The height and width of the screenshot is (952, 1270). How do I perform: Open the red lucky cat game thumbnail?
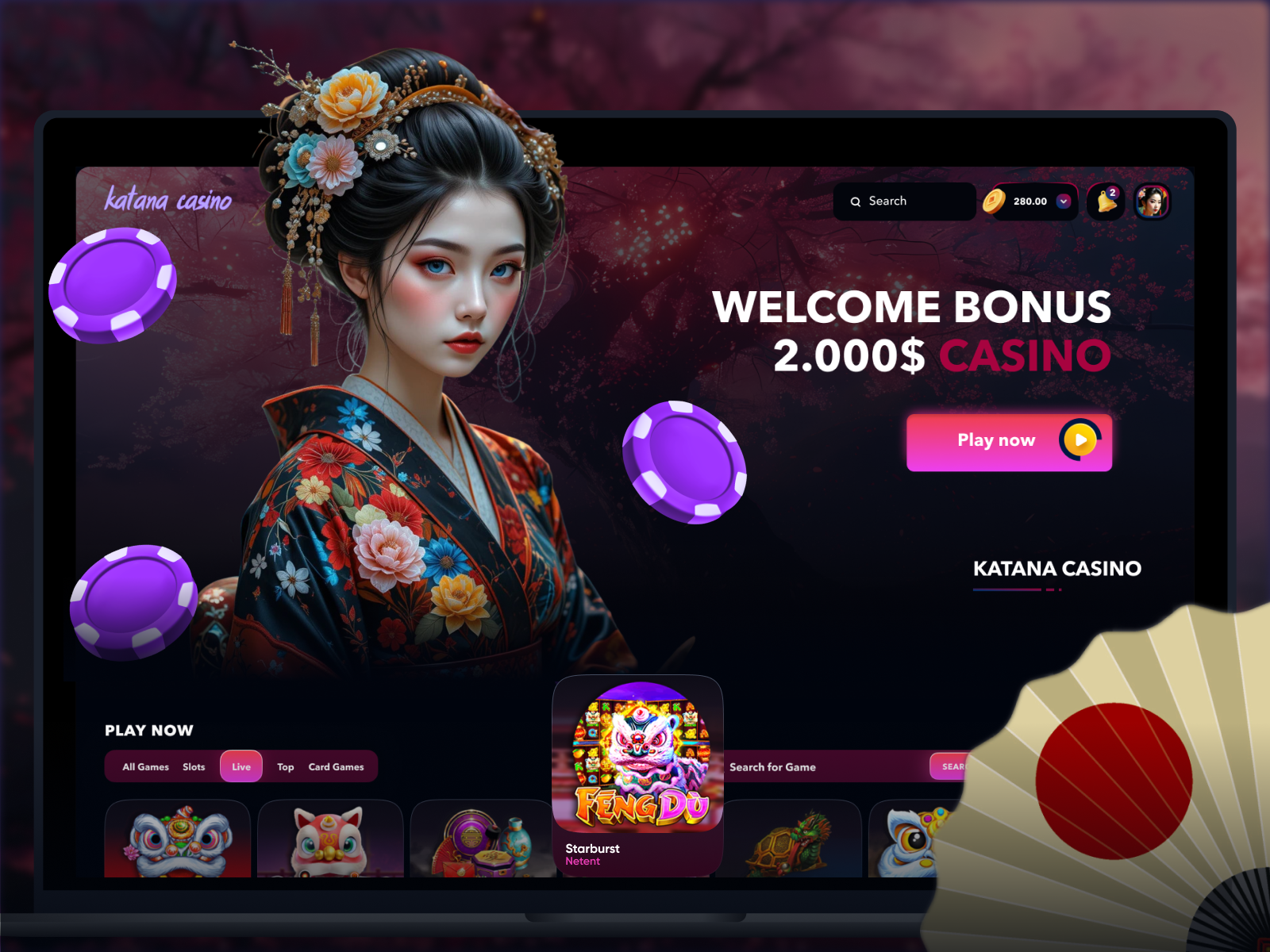pyautogui.click(x=330, y=839)
